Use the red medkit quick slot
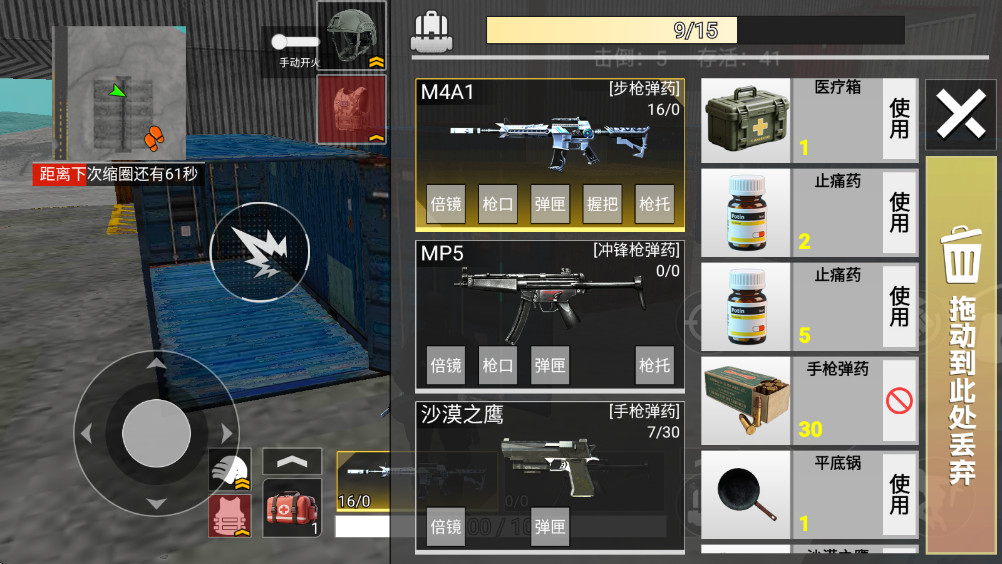The width and height of the screenshot is (1002, 564). 293,507
